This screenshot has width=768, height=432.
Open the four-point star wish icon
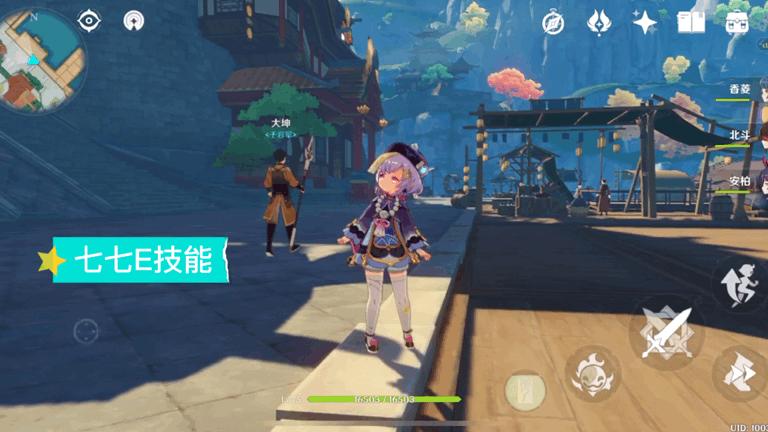pos(645,22)
